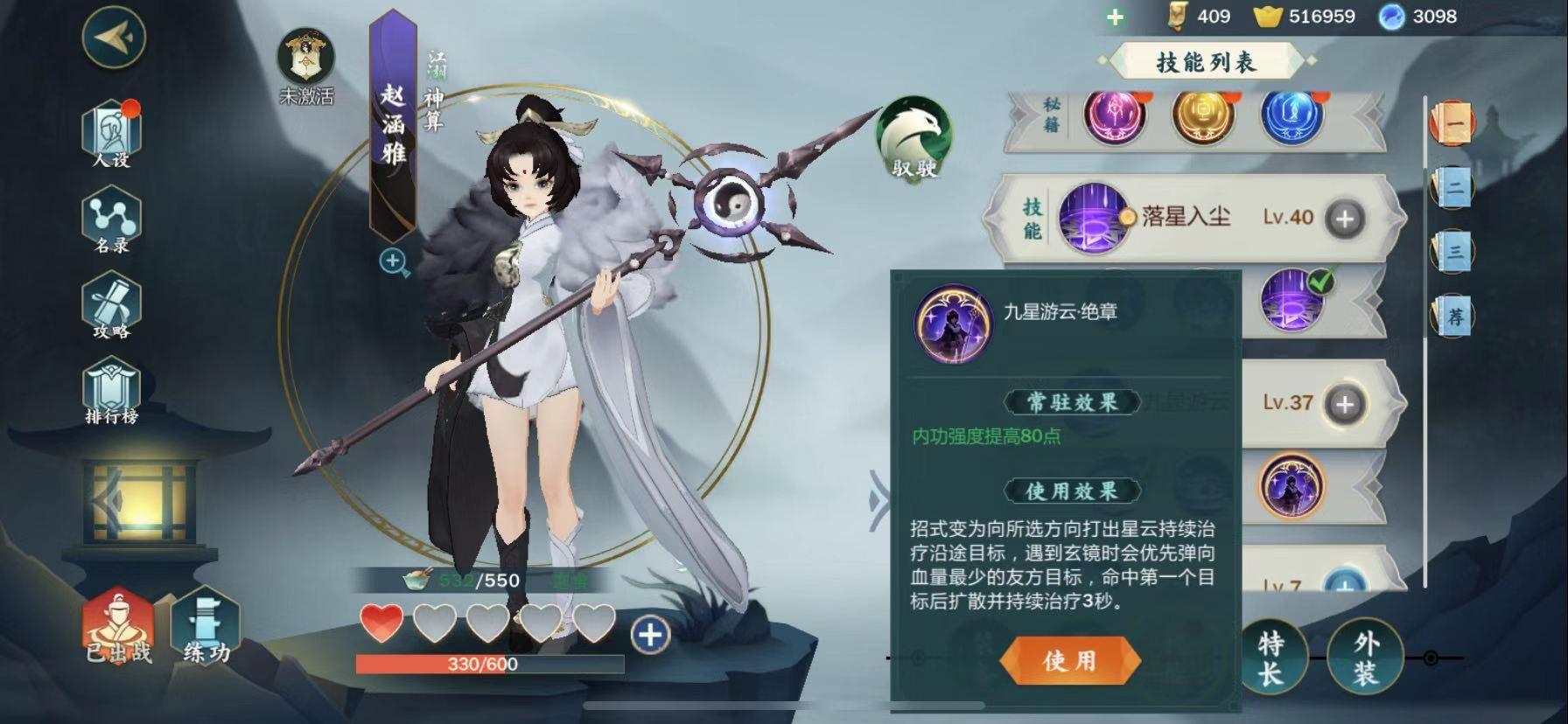Open the 攻略 strategy guide
Image resolution: width=1568 pixels, height=724 pixels.
(x=112, y=307)
